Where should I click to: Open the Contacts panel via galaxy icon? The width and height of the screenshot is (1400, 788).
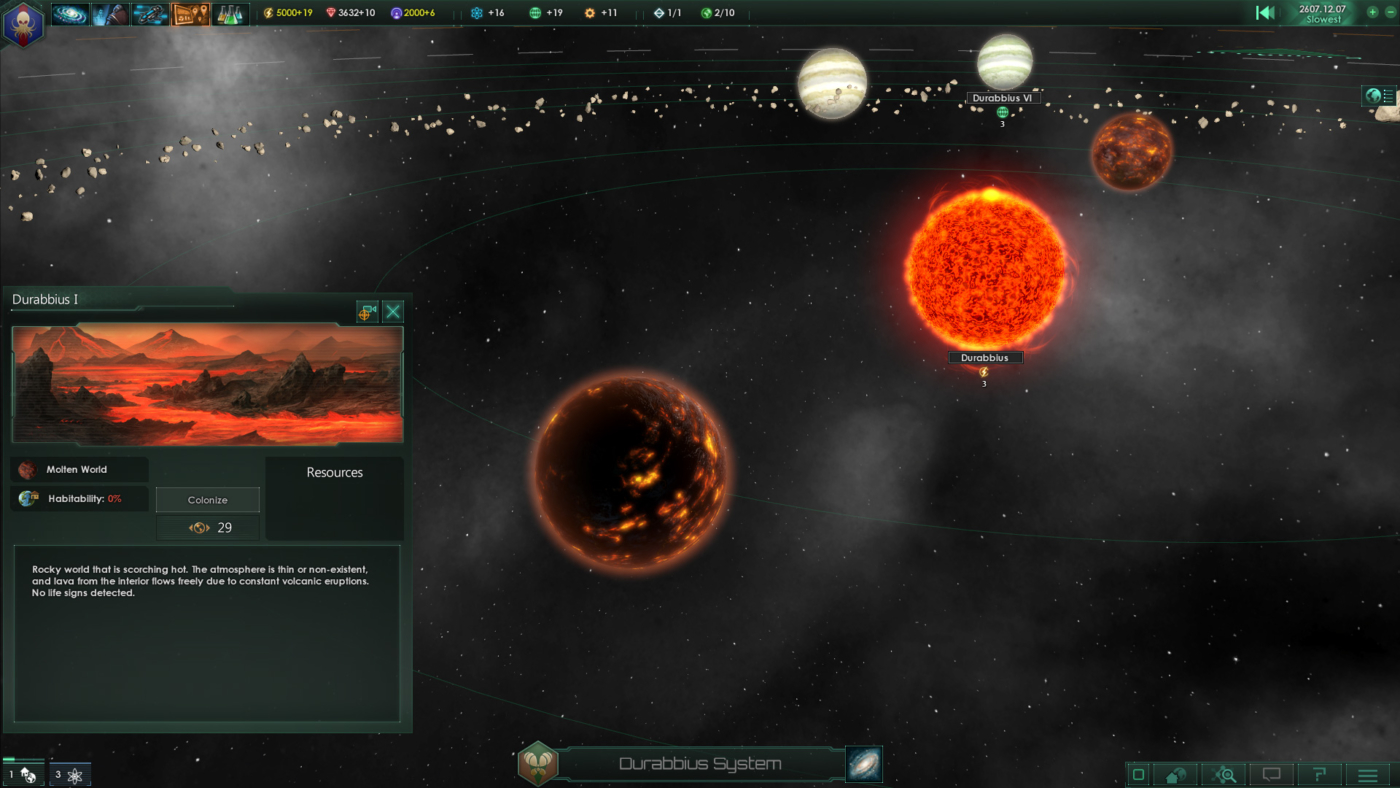pyautogui.click(x=68, y=13)
